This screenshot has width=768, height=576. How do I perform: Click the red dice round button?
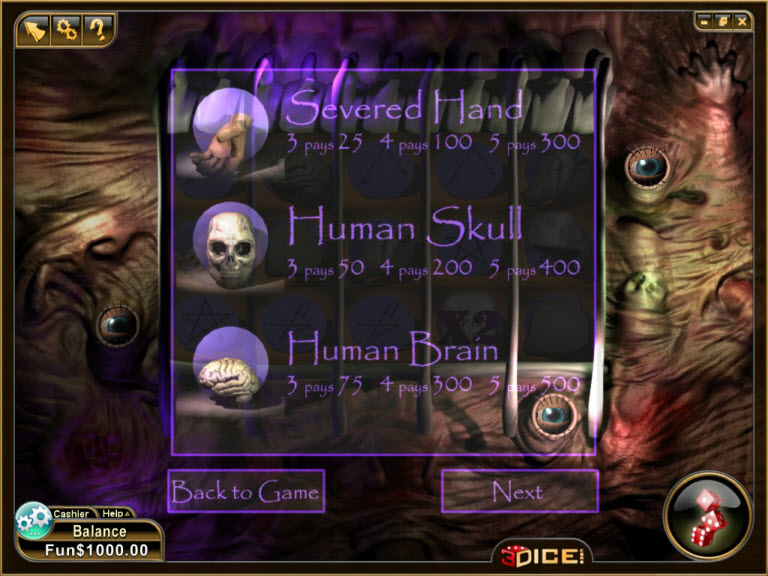pos(707,514)
